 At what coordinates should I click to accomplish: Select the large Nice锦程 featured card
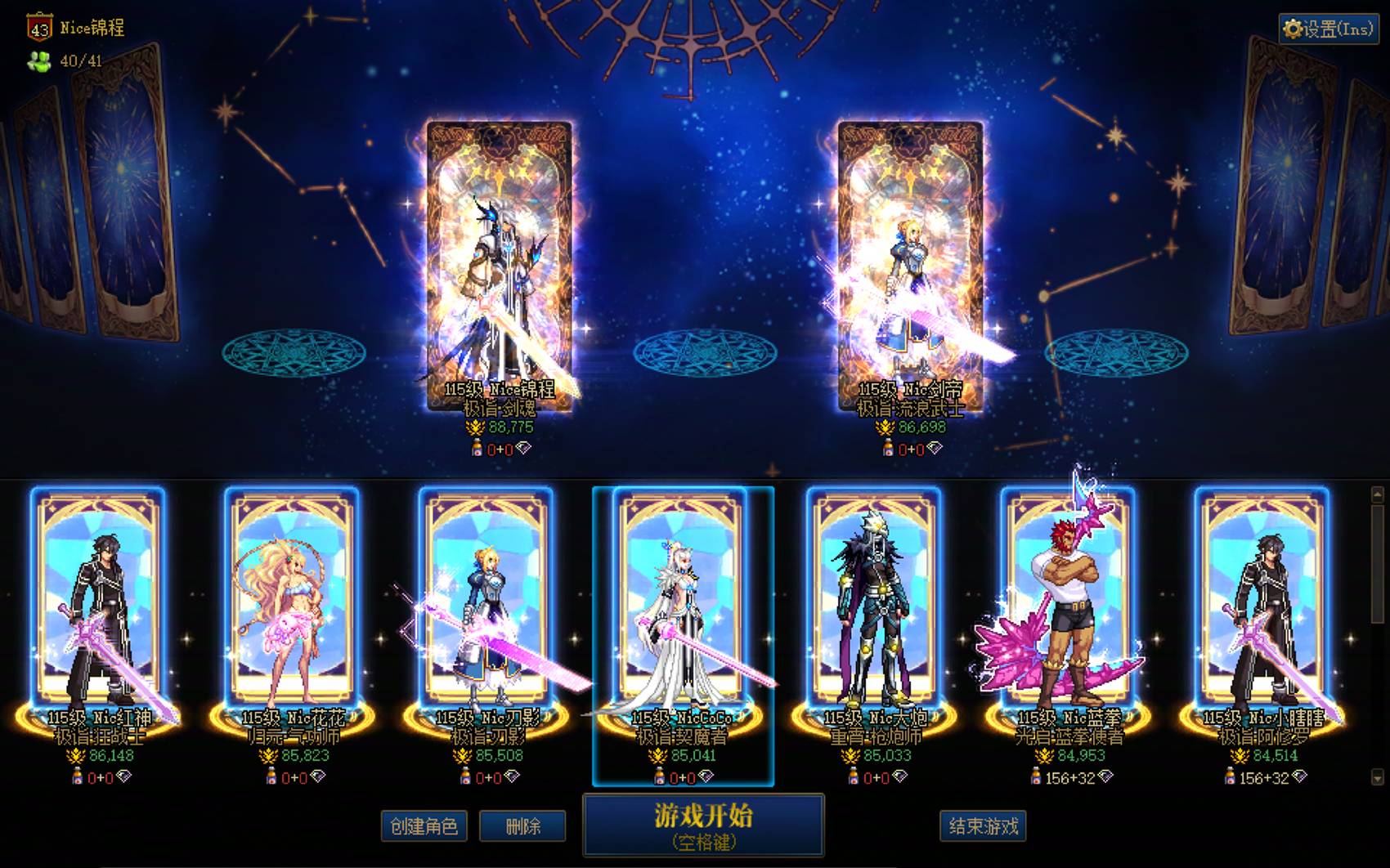click(499, 253)
